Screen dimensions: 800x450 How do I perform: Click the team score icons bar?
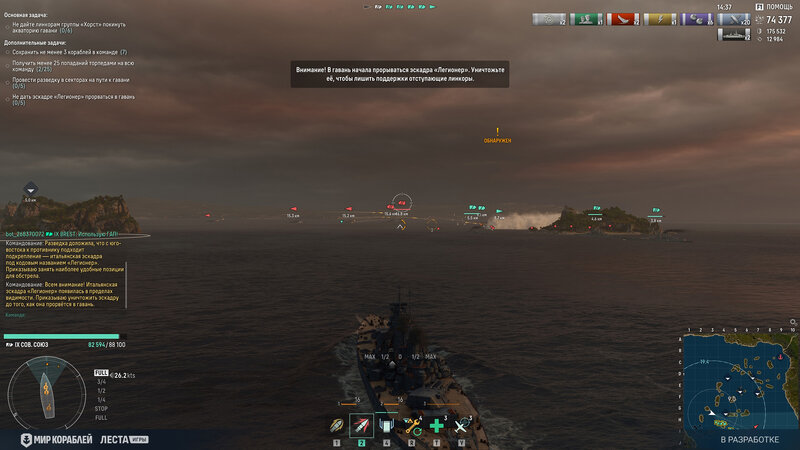[x=400, y=7]
